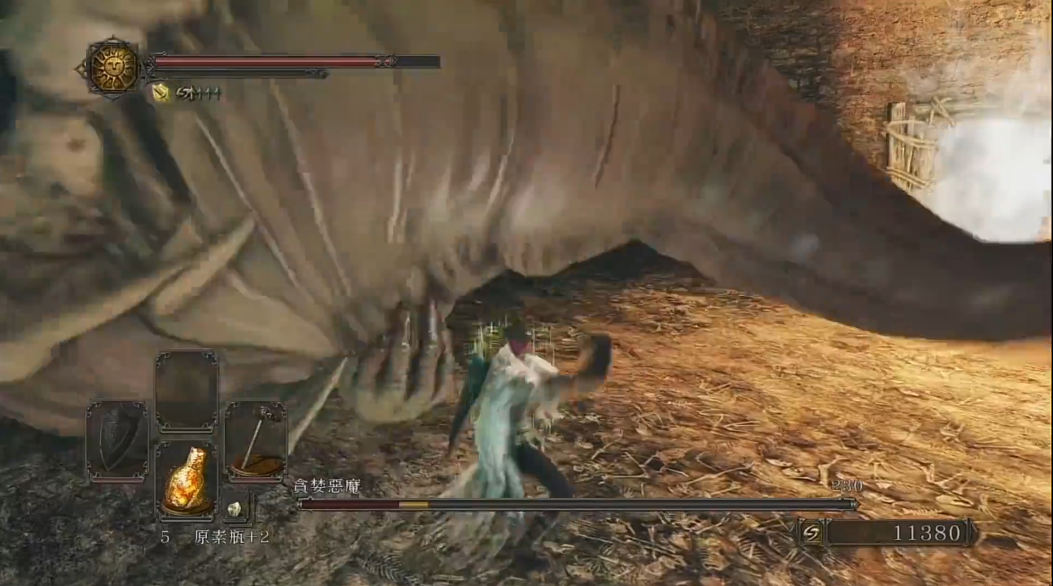1053x586 pixels.
Task: Select the yellow buff status icon
Action: point(160,93)
